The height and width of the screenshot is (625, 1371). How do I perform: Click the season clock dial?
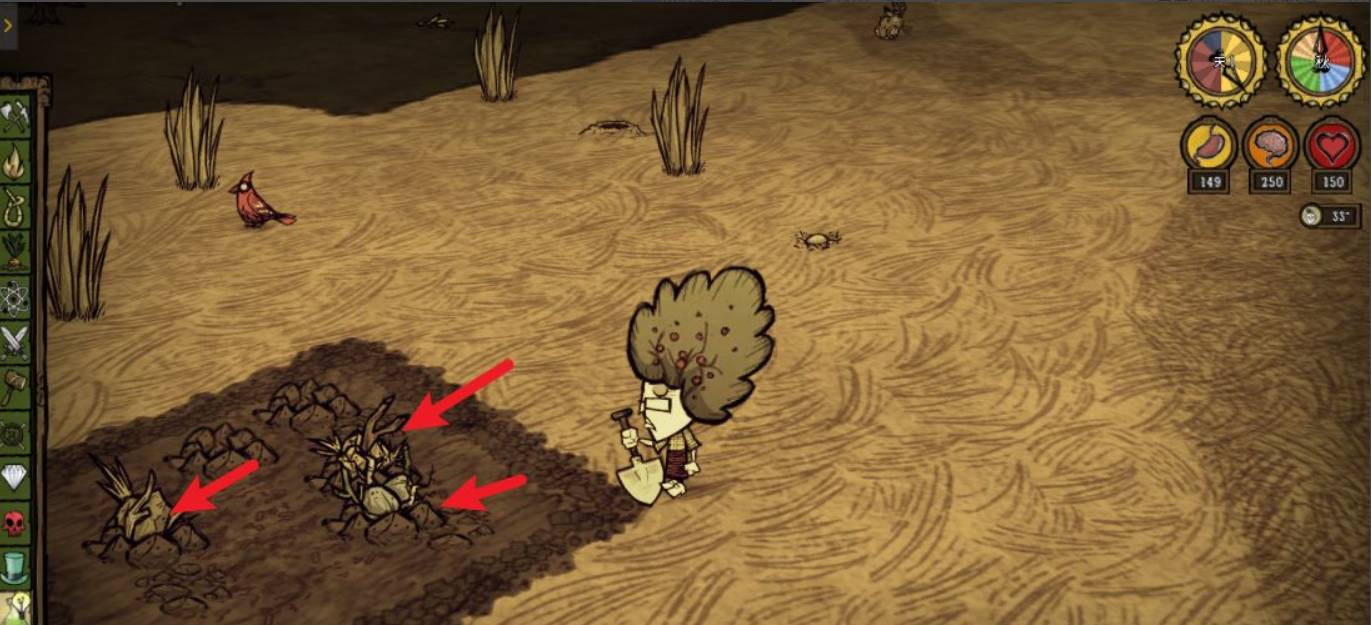tap(1322, 61)
